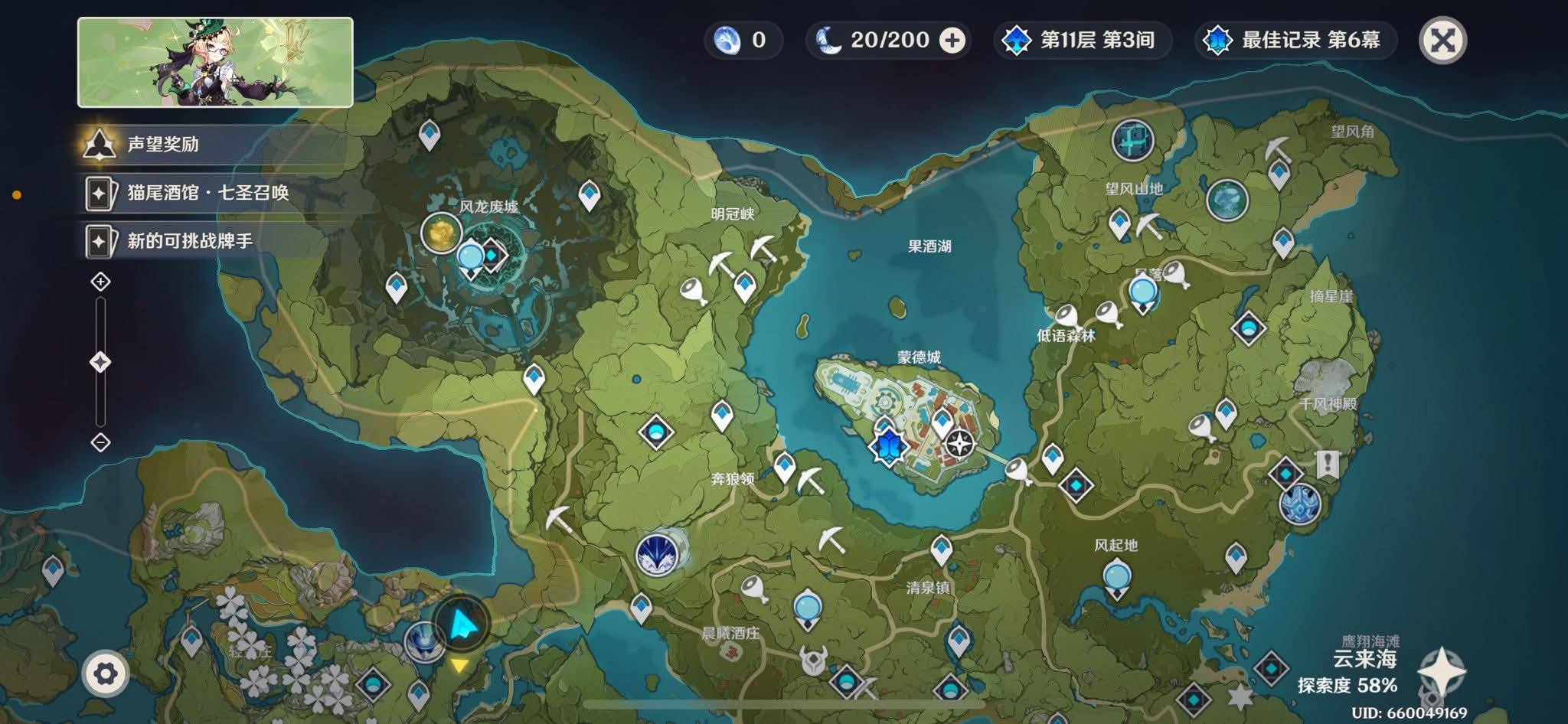Image resolution: width=1568 pixels, height=724 pixels.
Task: Open 猫尾酒馆·七圣召唤 entry
Action: tap(207, 193)
